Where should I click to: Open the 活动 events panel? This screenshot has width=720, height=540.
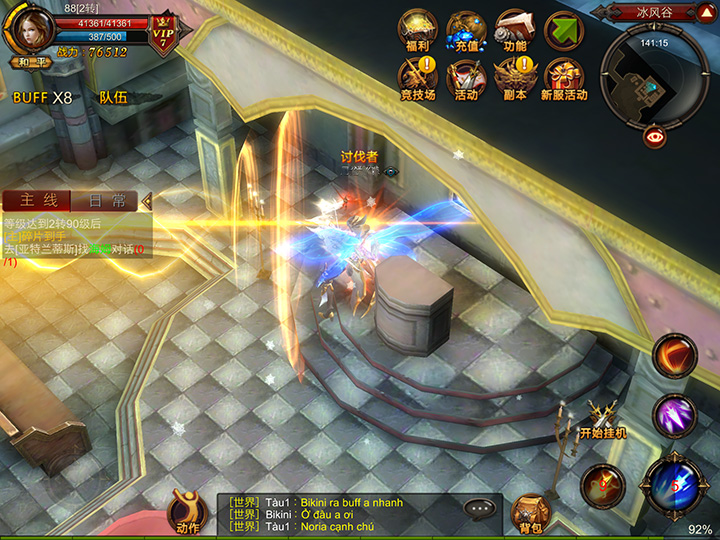tap(466, 78)
